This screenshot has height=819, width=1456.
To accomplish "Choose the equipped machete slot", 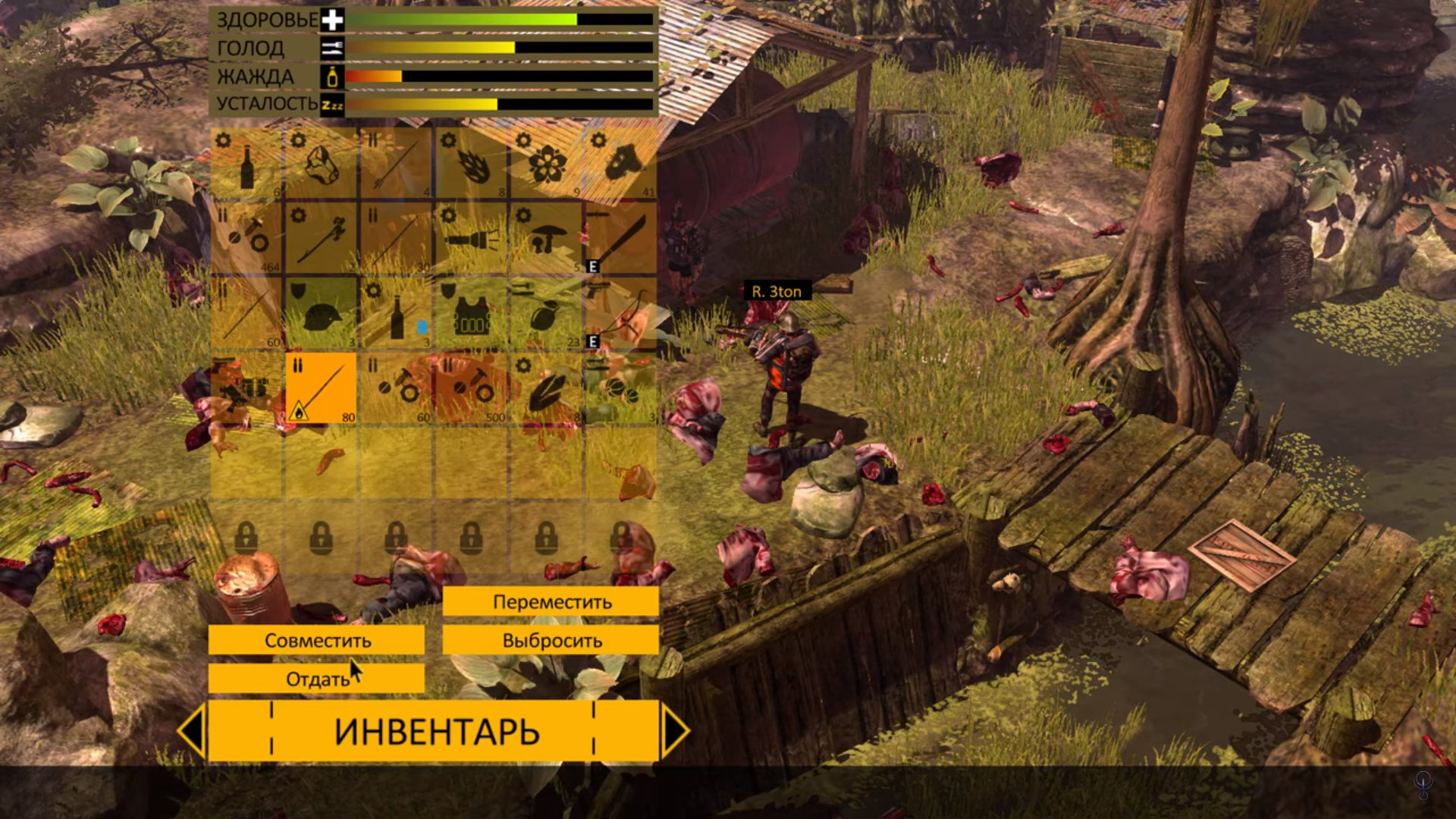I will tap(620, 238).
